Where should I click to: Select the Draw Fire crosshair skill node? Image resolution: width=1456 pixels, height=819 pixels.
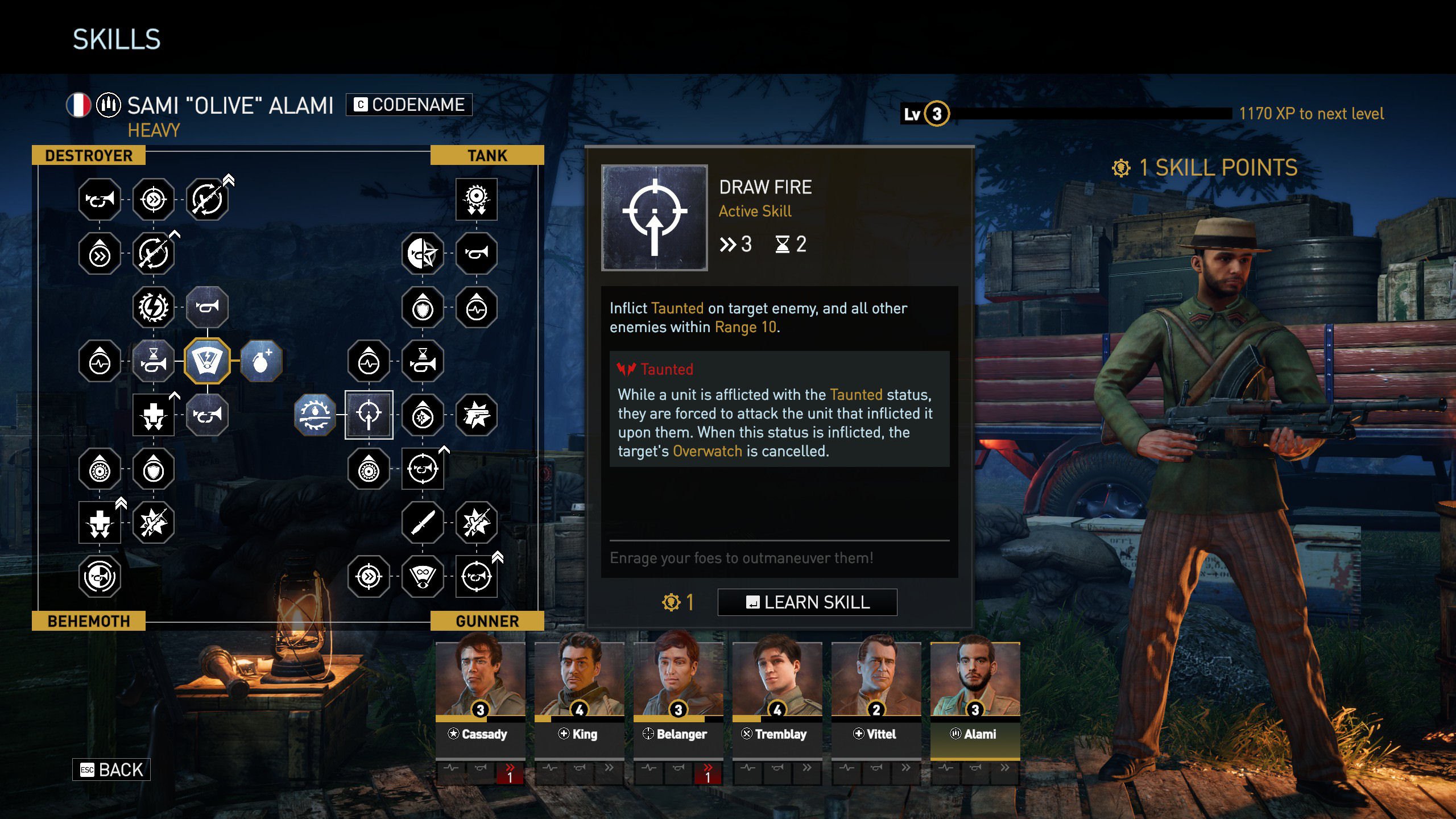369,415
